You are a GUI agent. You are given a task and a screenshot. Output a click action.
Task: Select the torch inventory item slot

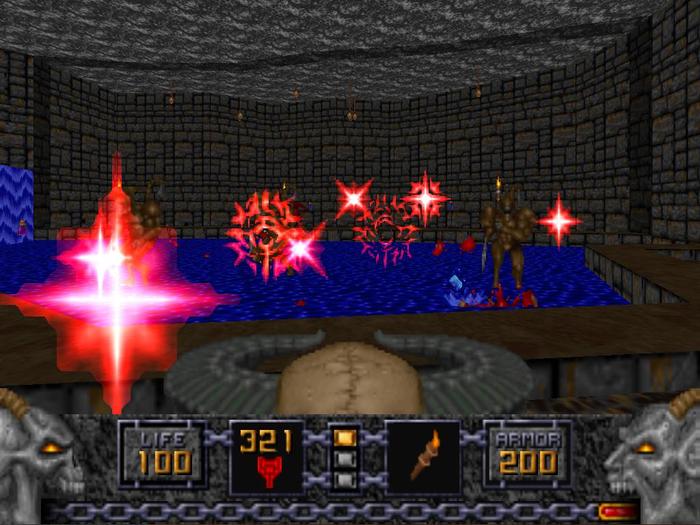[423, 457]
